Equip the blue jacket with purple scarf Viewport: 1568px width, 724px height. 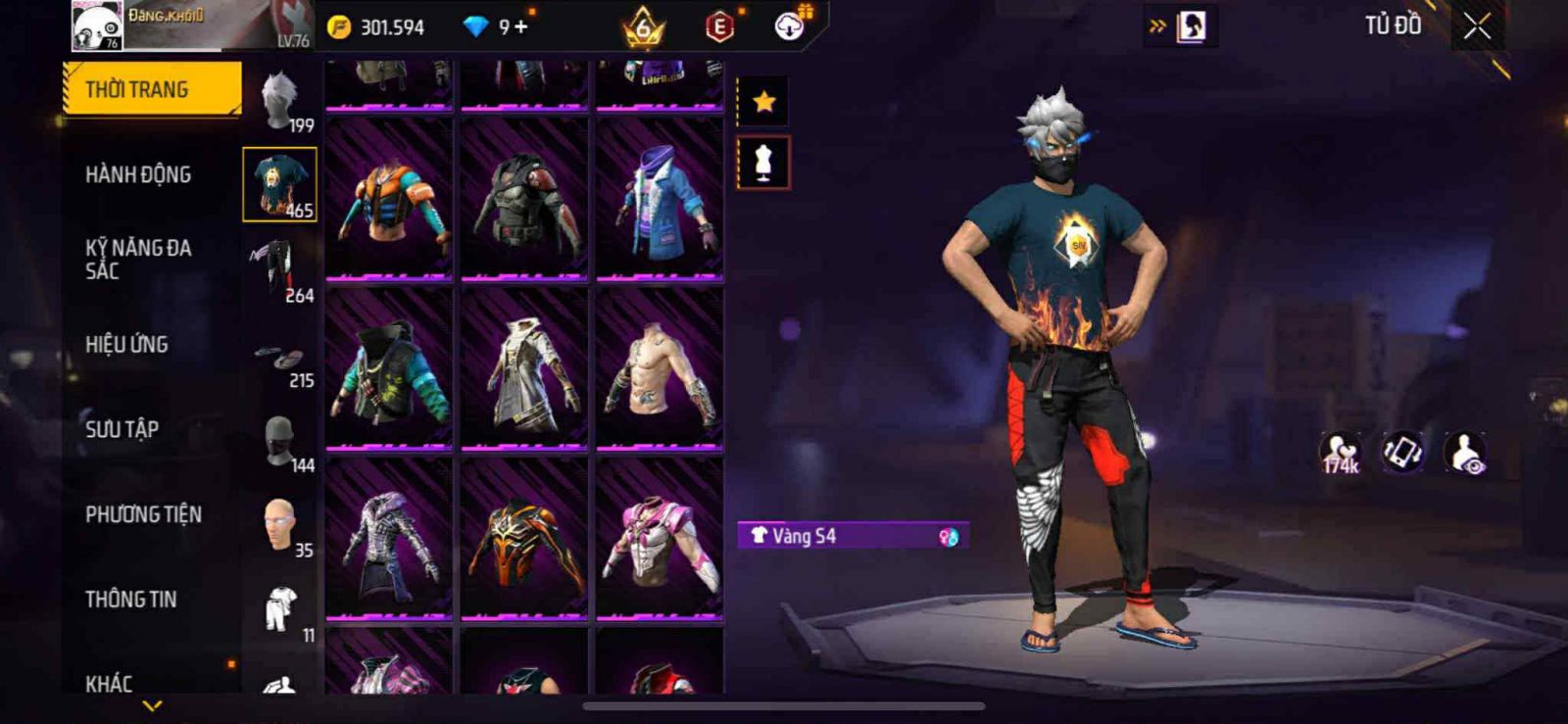(660, 200)
